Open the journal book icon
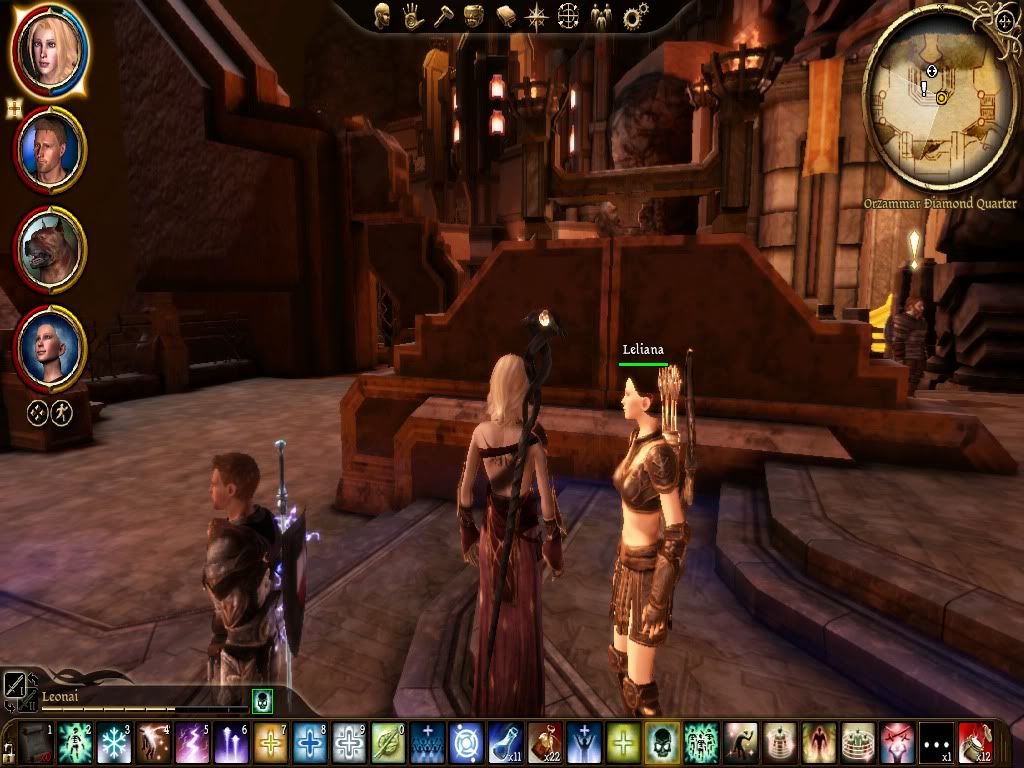Image resolution: width=1024 pixels, height=768 pixels. pos(506,15)
